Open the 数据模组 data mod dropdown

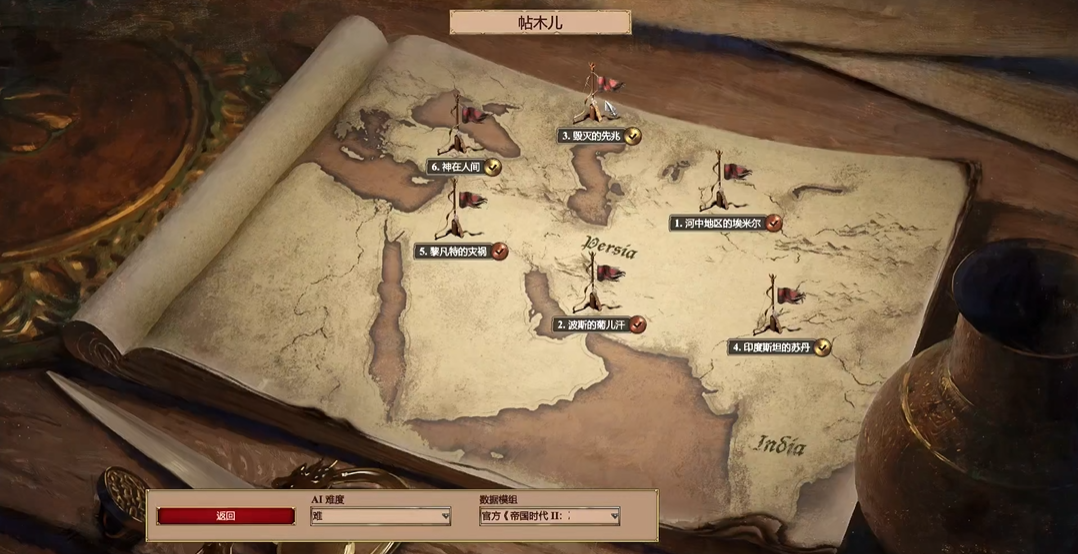(x=549, y=516)
